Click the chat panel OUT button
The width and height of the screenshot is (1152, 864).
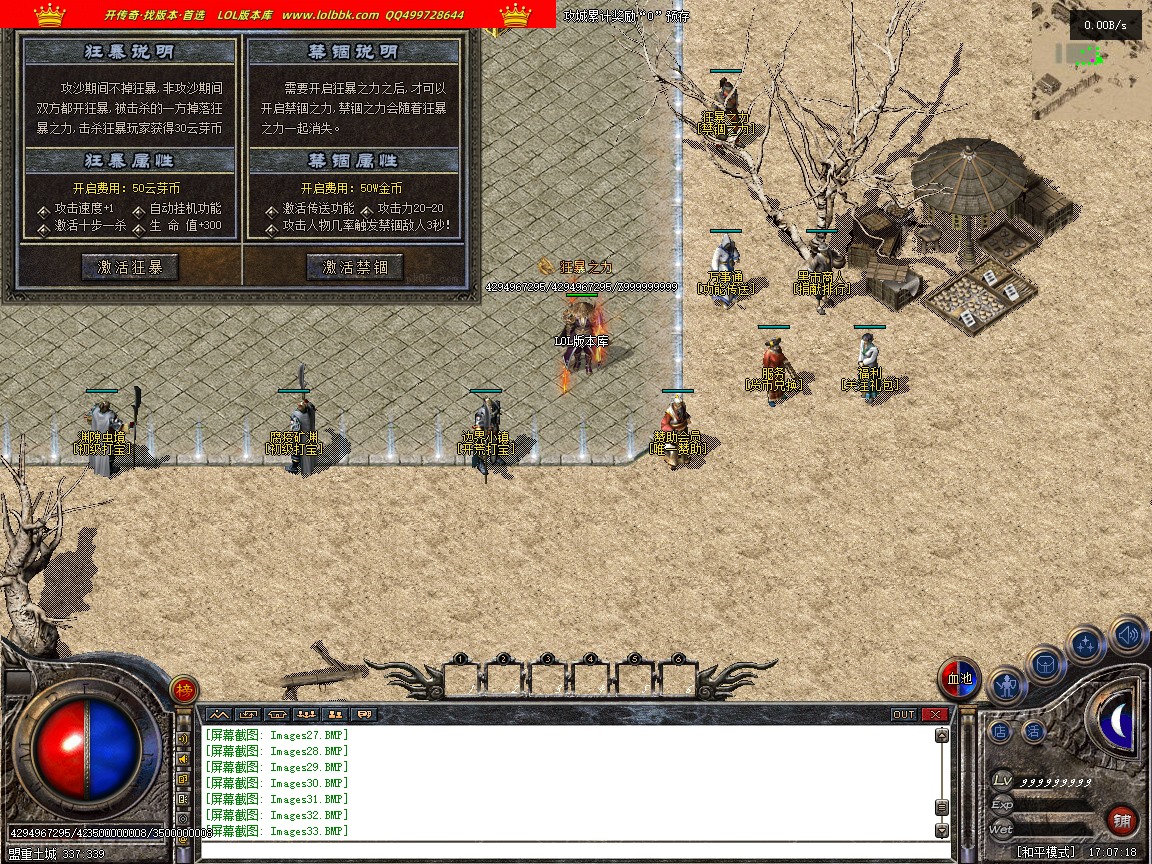coord(904,714)
